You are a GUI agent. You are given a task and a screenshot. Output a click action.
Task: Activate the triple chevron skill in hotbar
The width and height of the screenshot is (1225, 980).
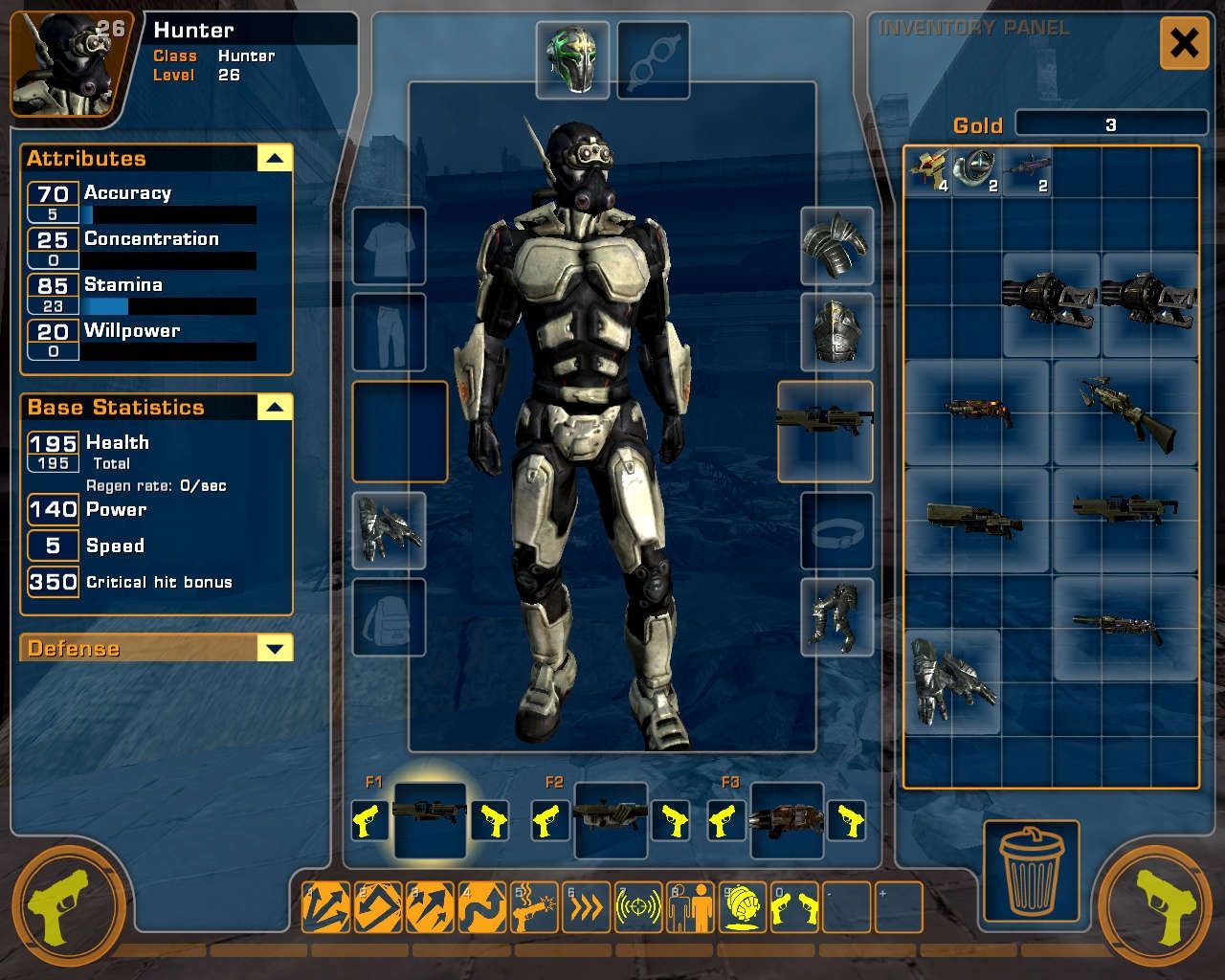pyautogui.click(x=585, y=907)
